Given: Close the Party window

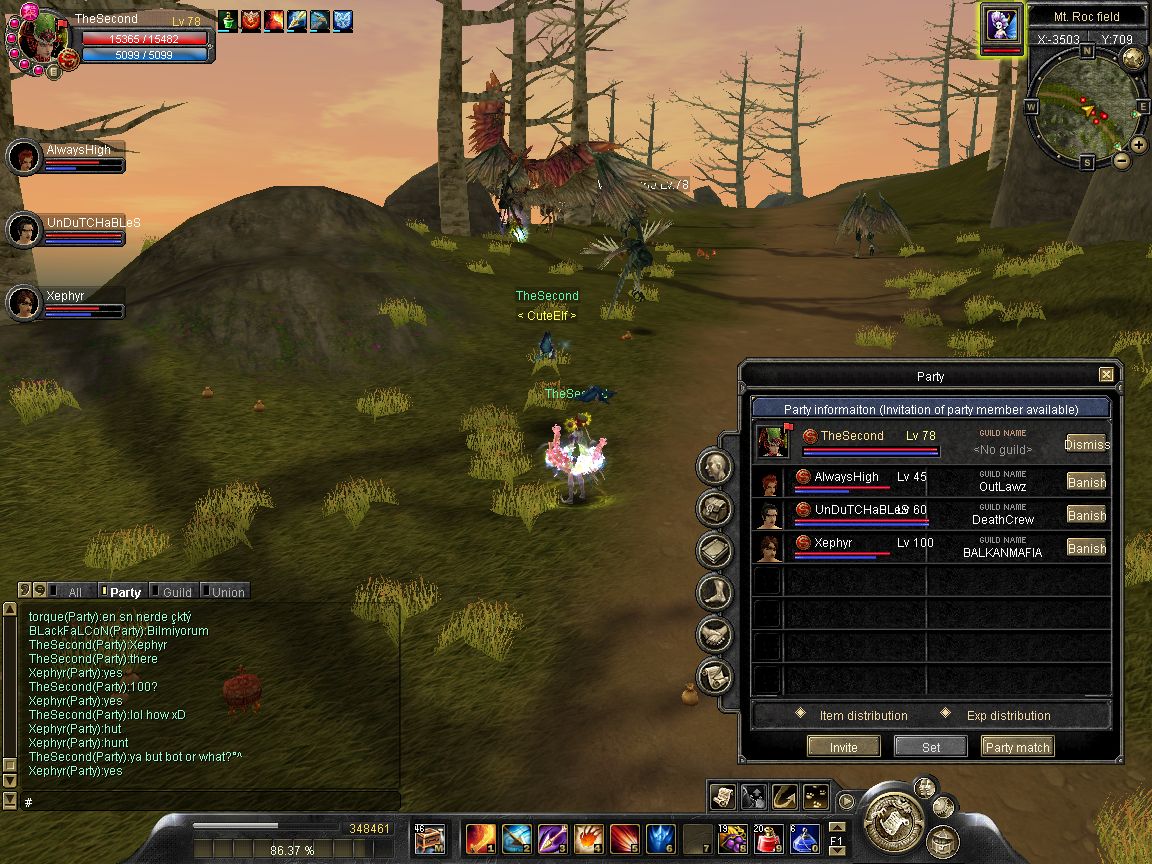Looking at the screenshot, I should 1106,375.
